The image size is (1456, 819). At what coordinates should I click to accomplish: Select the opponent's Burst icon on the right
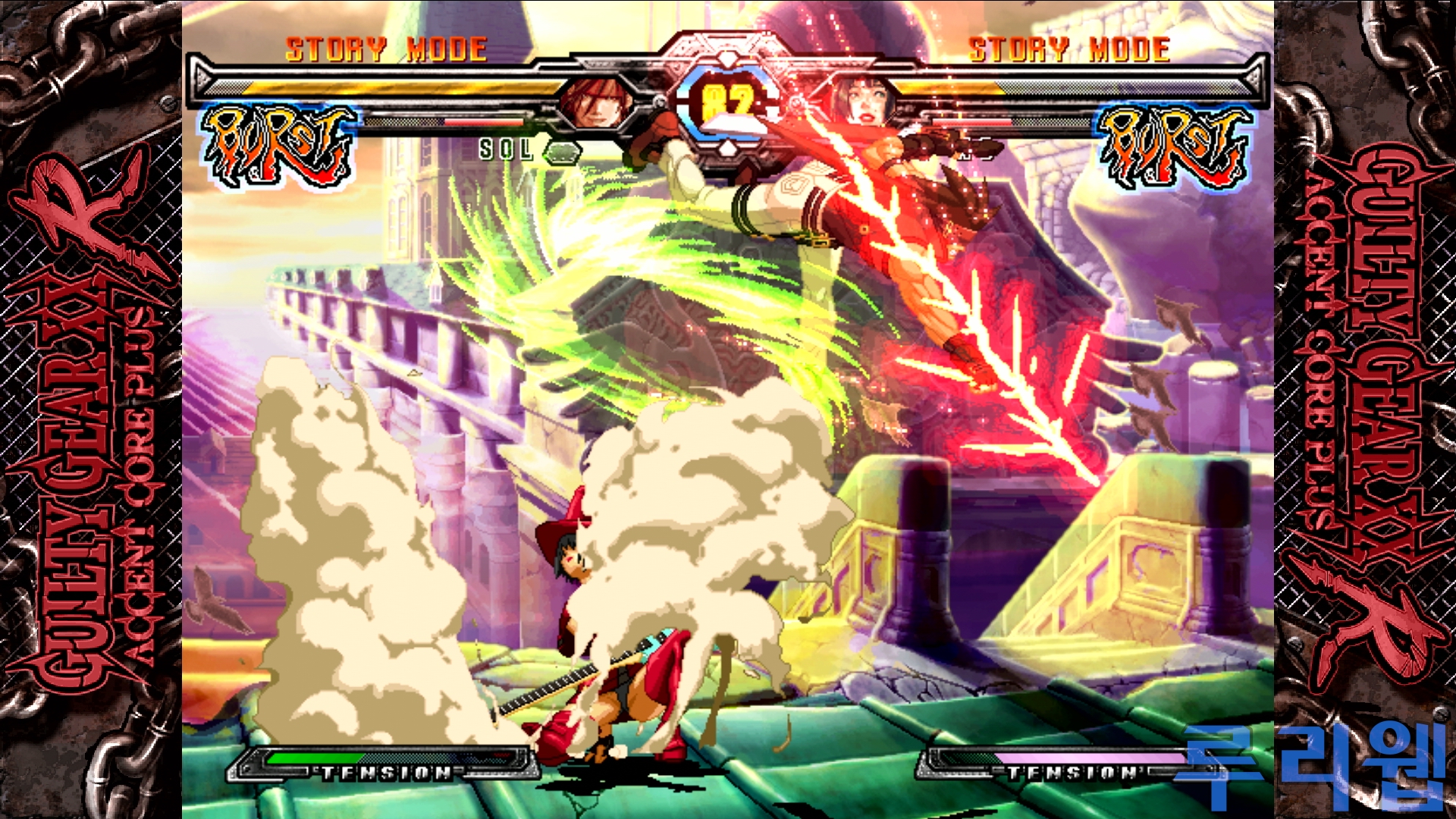[1173, 146]
